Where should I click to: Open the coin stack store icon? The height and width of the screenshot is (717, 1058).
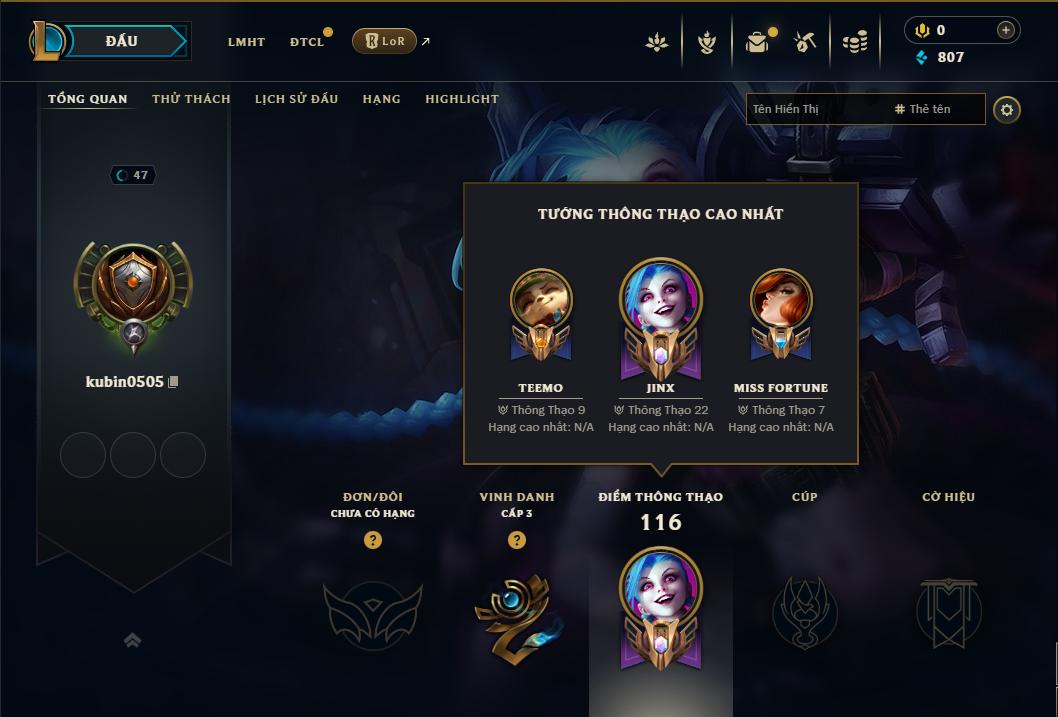[854, 42]
